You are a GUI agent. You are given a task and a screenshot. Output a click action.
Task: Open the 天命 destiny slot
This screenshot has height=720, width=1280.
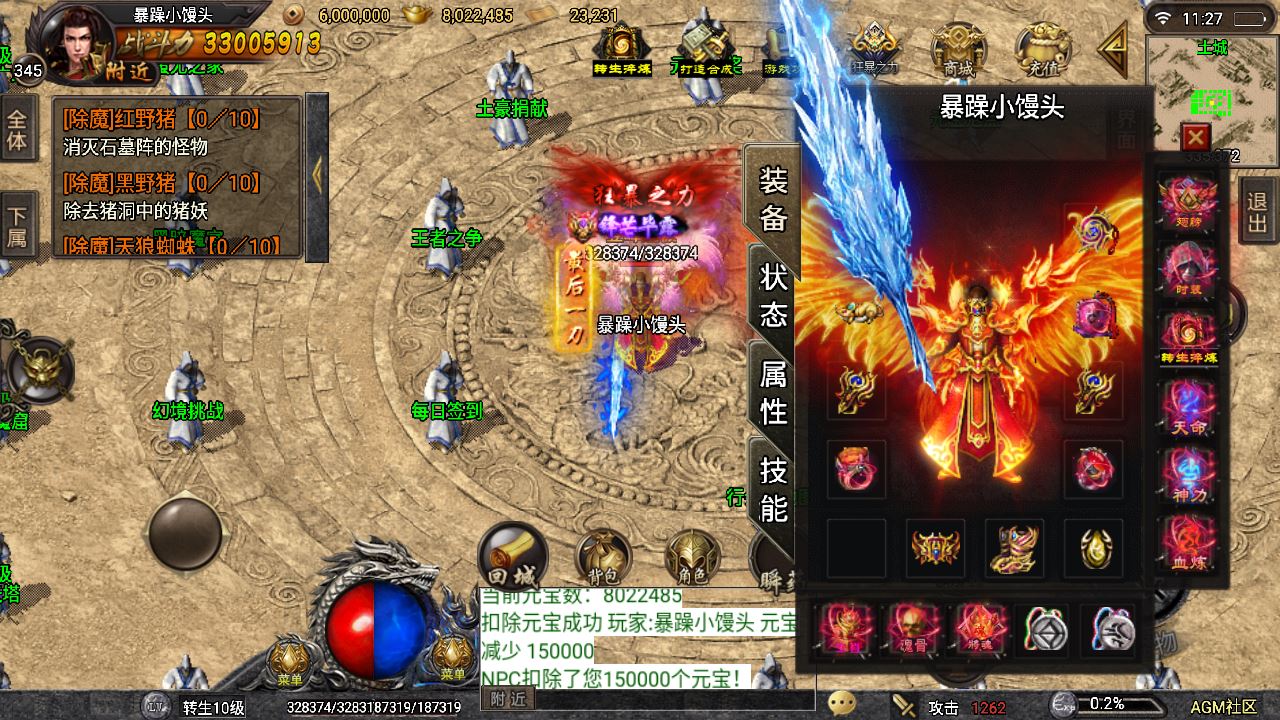click(x=1189, y=409)
